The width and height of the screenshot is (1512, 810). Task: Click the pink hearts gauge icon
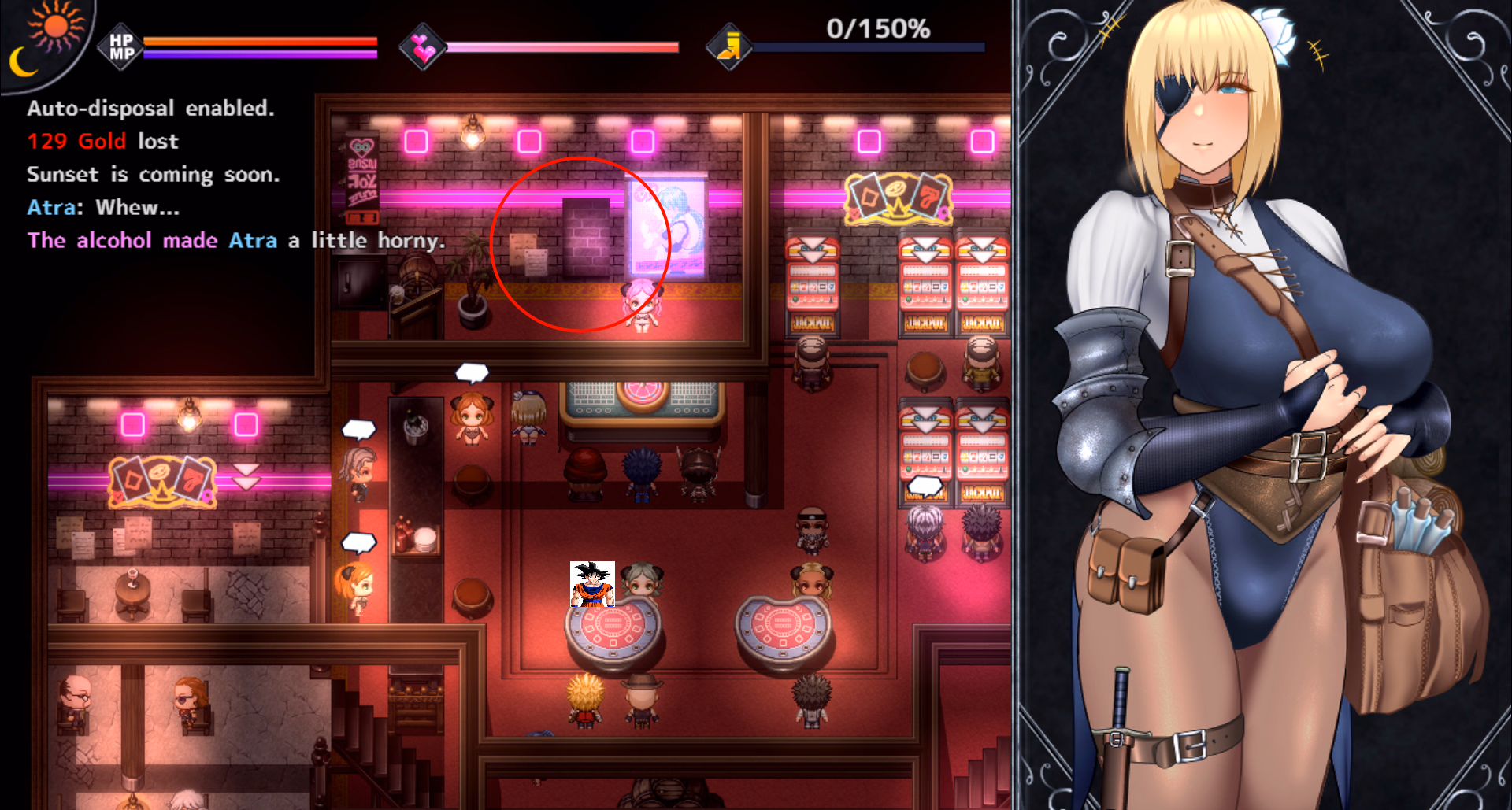pos(423,47)
